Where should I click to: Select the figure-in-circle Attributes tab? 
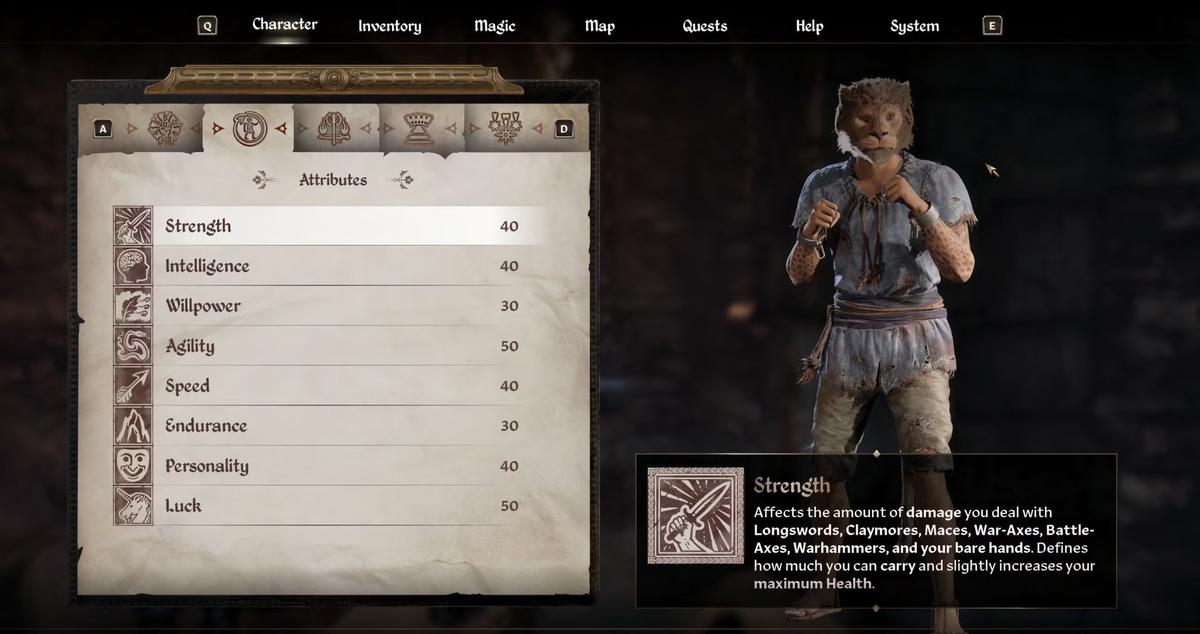(x=247, y=128)
